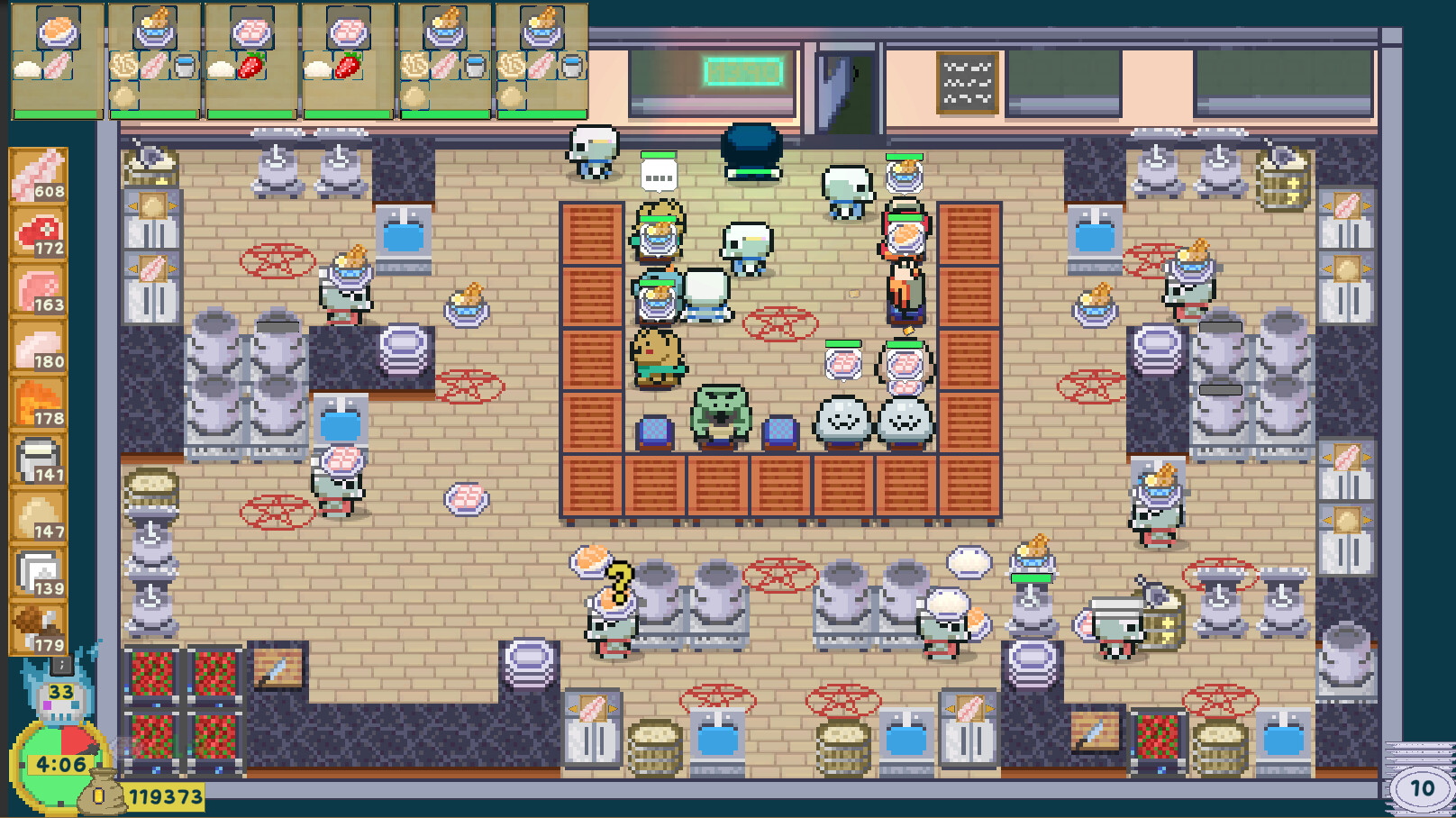Click the plate counter showing 10
Viewport: 1456px width, 818px height.
click(x=1420, y=785)
